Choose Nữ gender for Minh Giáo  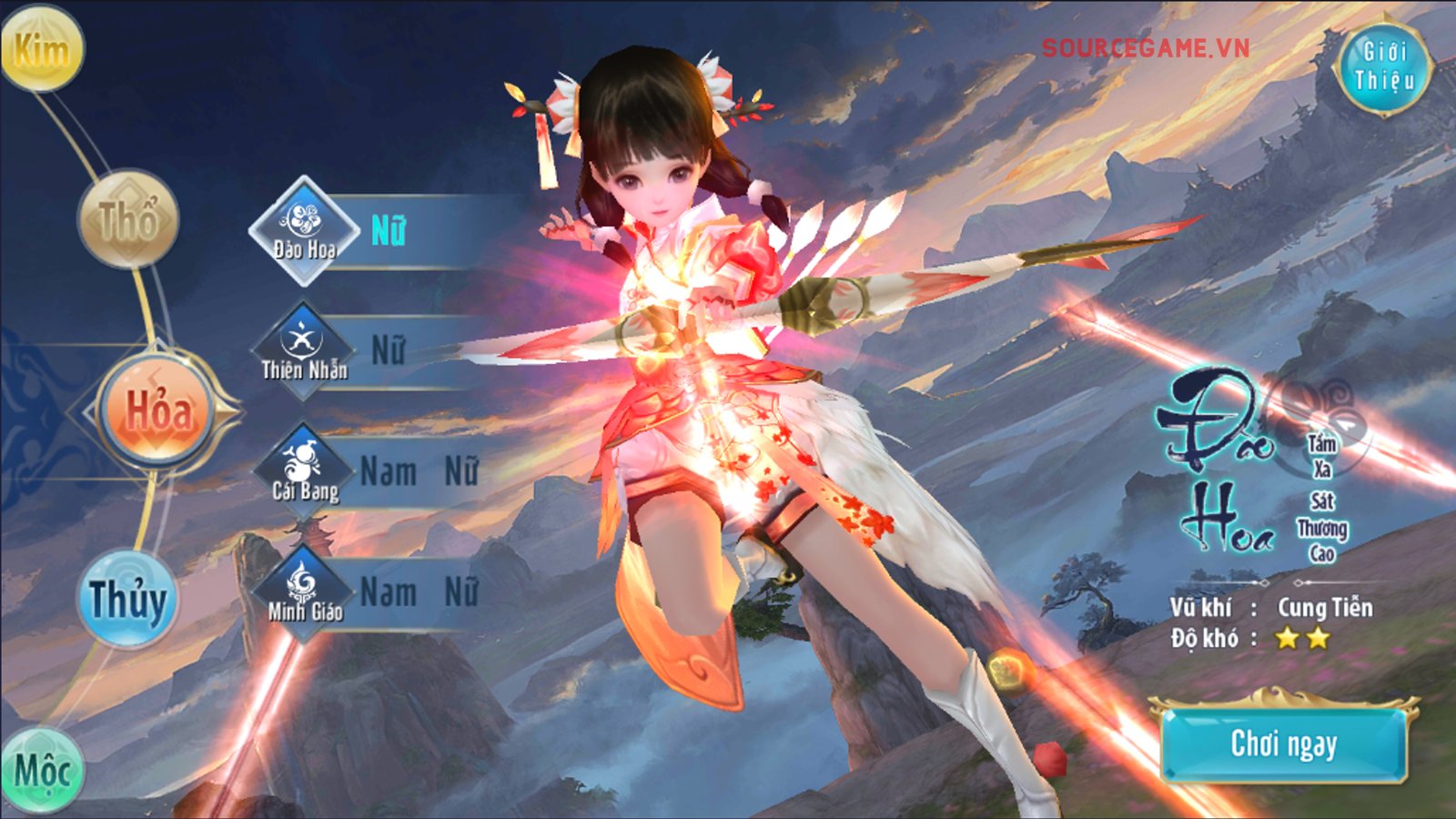click(461, 592)
